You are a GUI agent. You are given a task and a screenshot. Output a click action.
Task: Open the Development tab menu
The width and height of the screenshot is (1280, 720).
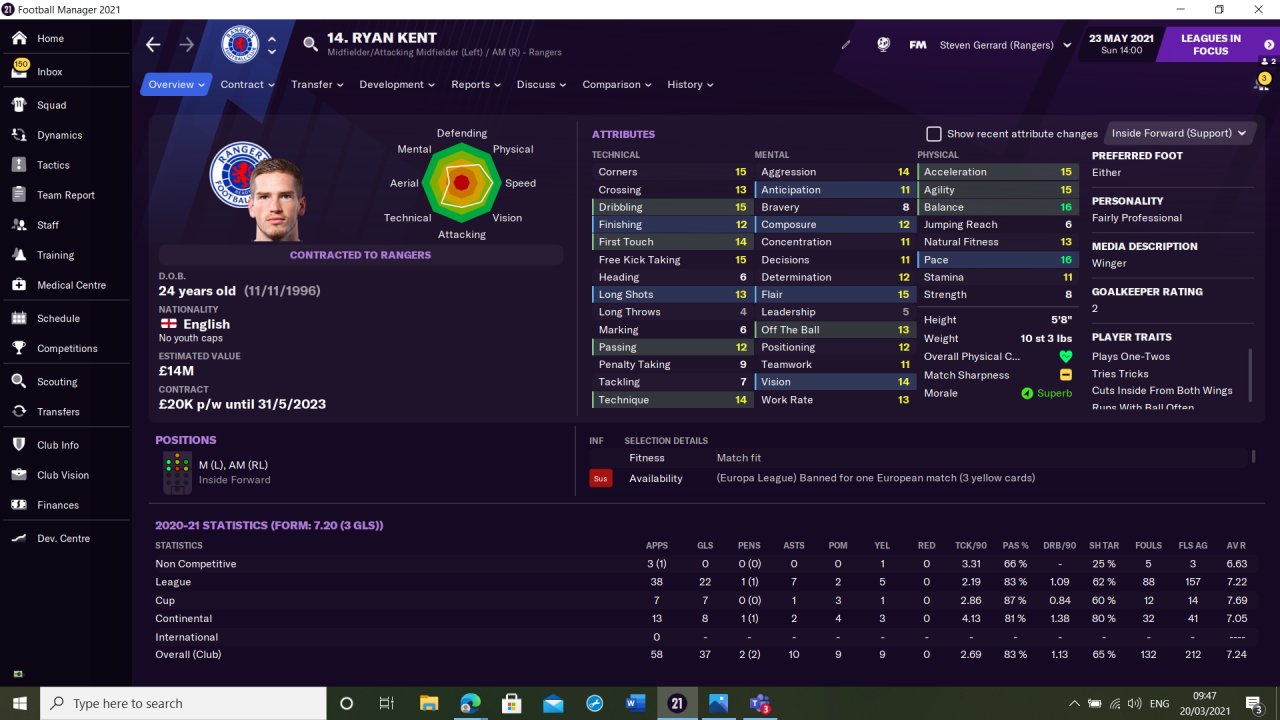pos(397,85)
